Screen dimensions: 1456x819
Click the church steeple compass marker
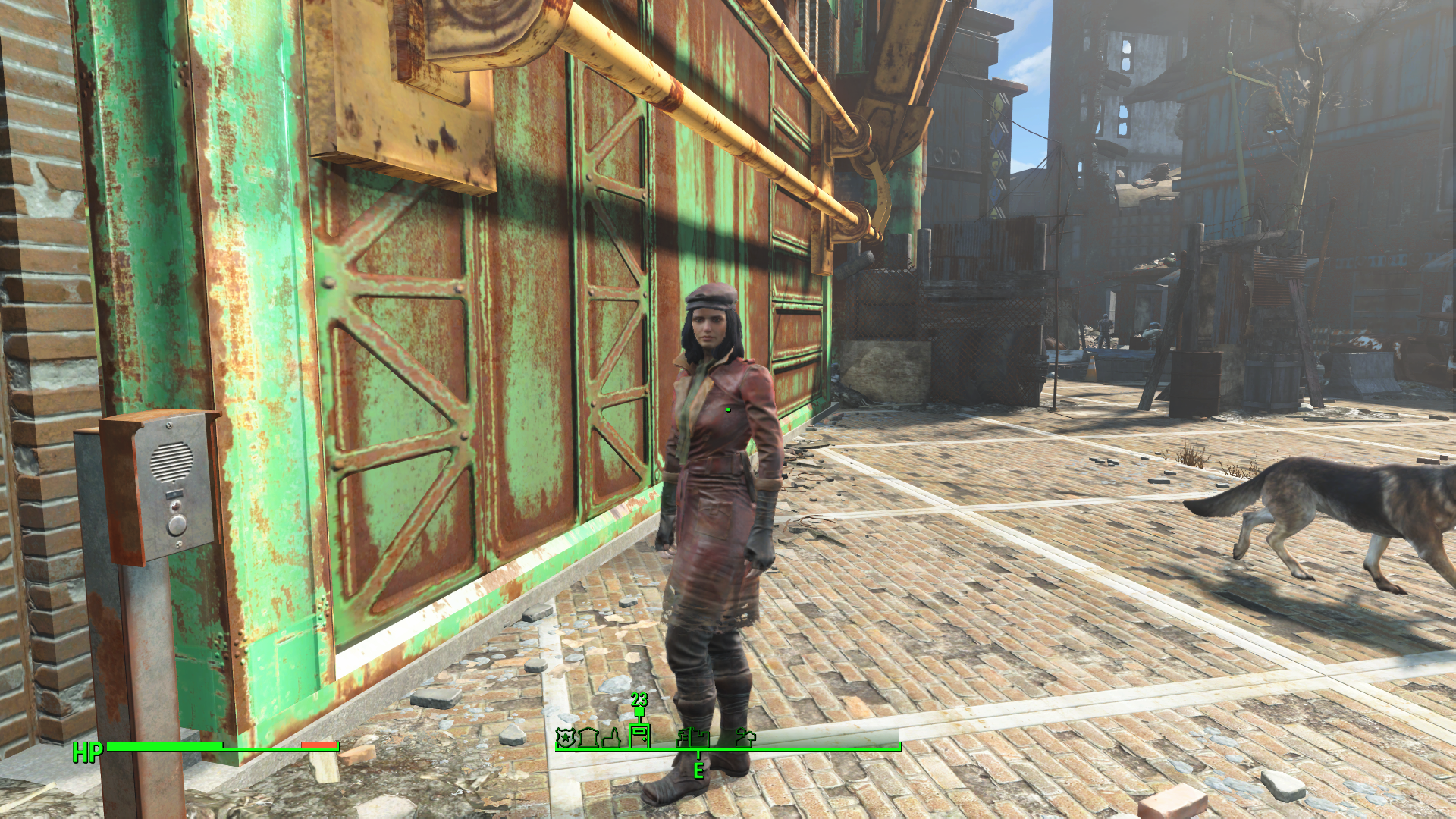[611, 737]
